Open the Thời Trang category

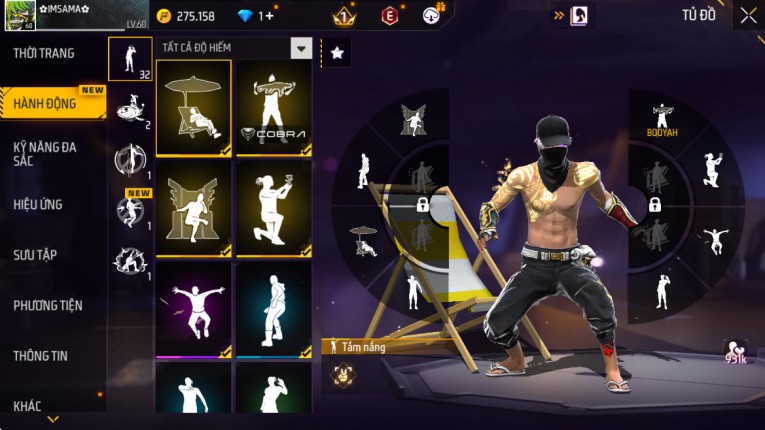[45, 53]
